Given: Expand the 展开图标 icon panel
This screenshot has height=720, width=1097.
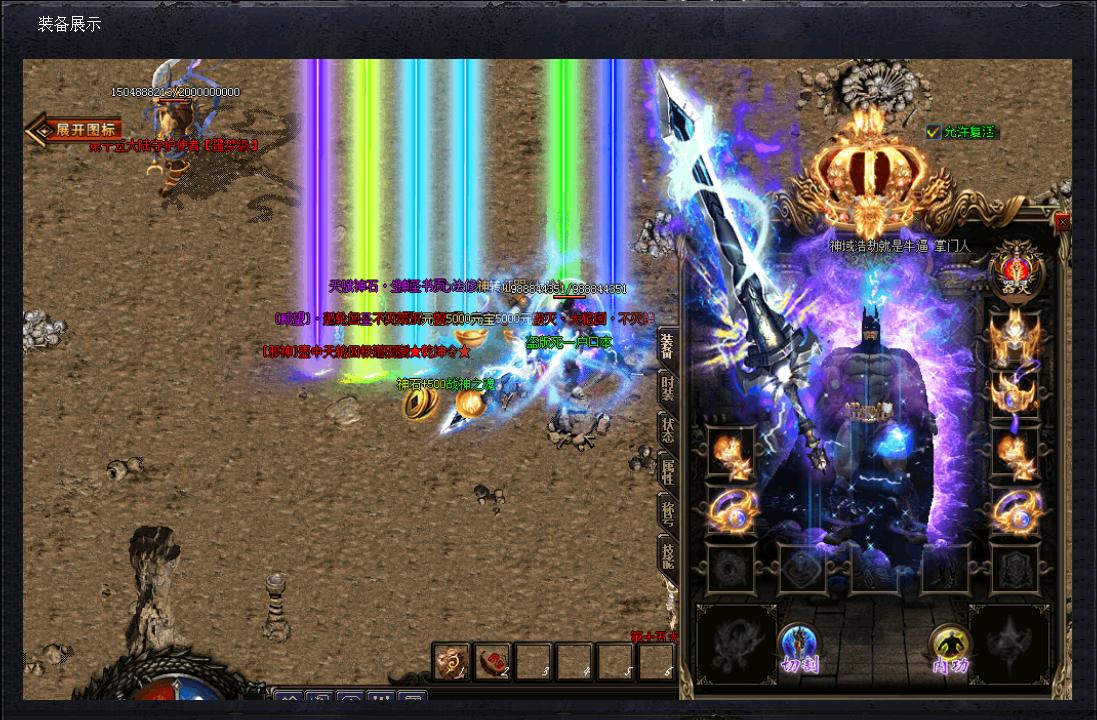Looking at the screenshot, I should (x=76, y=129).
